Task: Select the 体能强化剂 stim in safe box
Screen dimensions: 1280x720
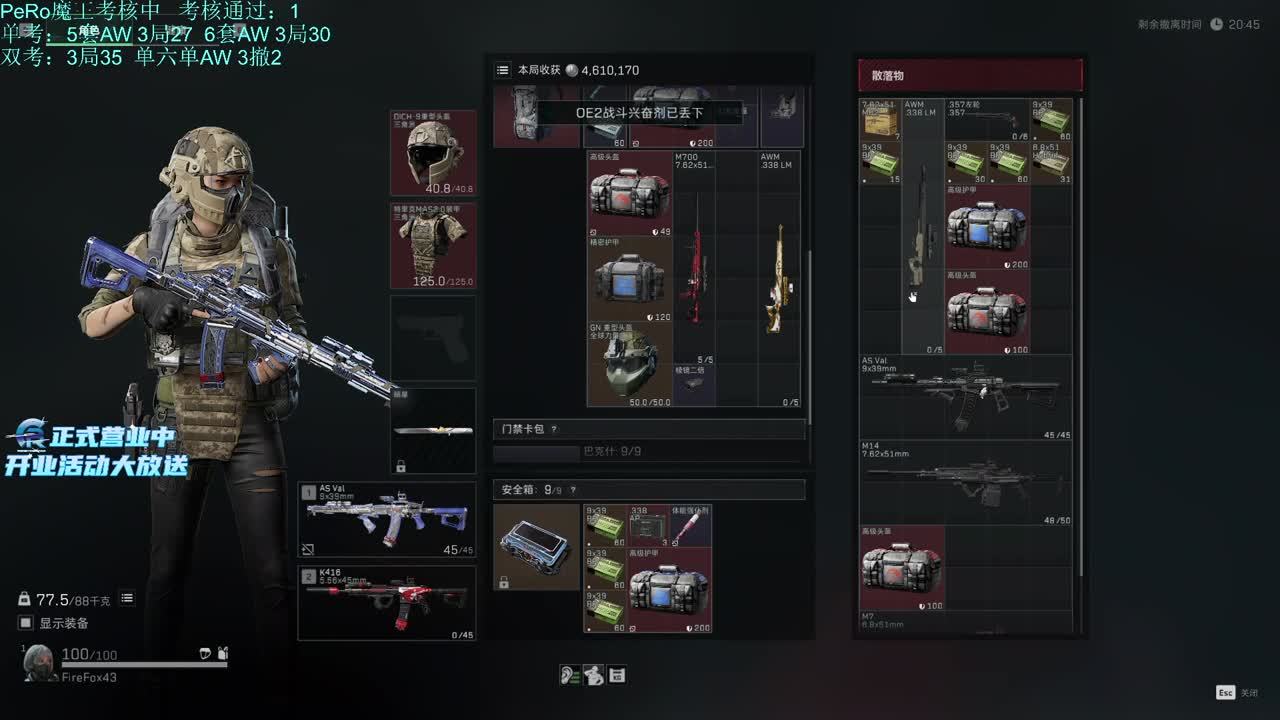Action: 691,526
